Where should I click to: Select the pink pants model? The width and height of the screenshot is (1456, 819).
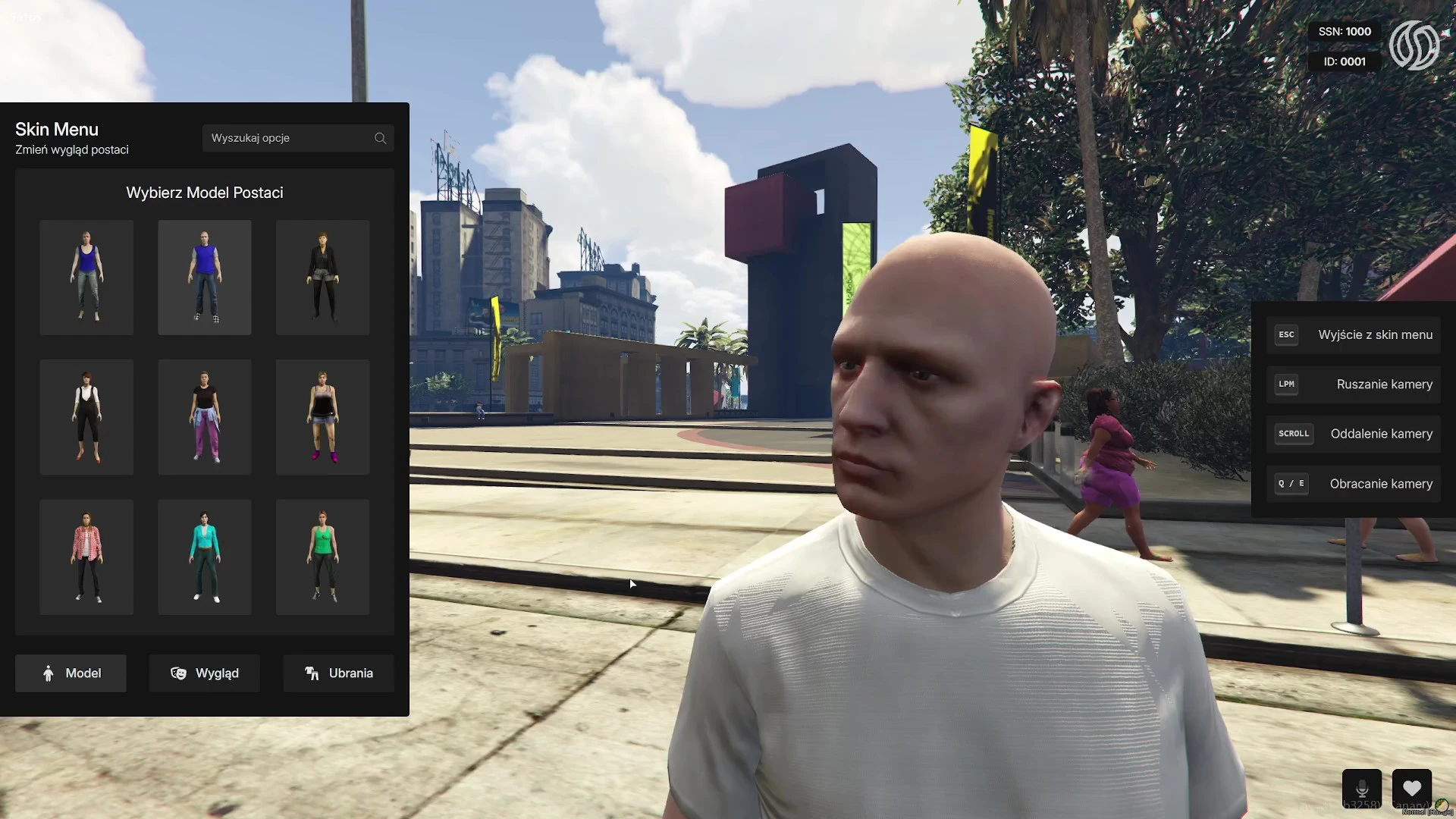[204, 417]
